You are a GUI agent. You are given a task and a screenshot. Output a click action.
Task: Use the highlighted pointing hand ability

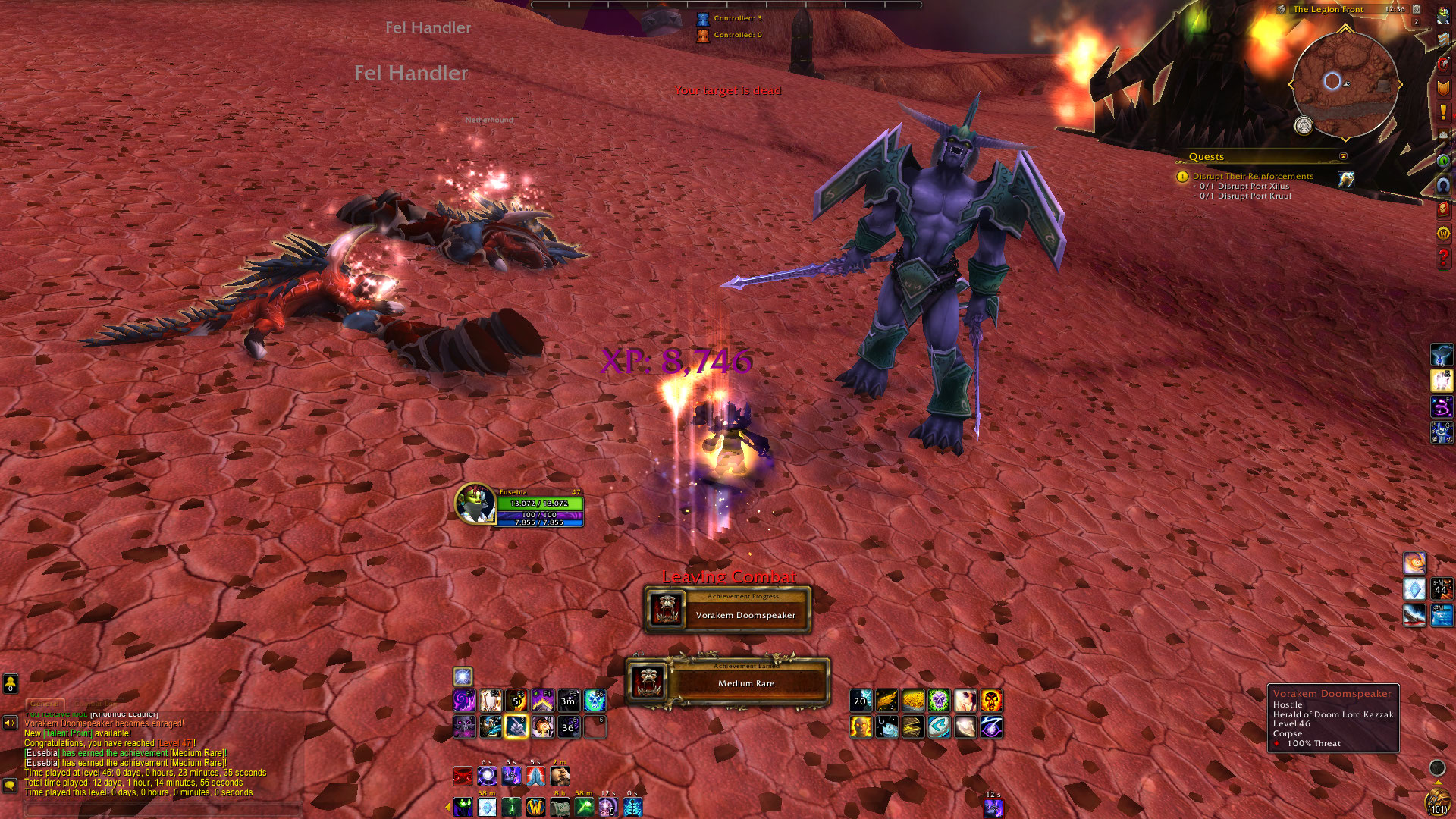516,726
